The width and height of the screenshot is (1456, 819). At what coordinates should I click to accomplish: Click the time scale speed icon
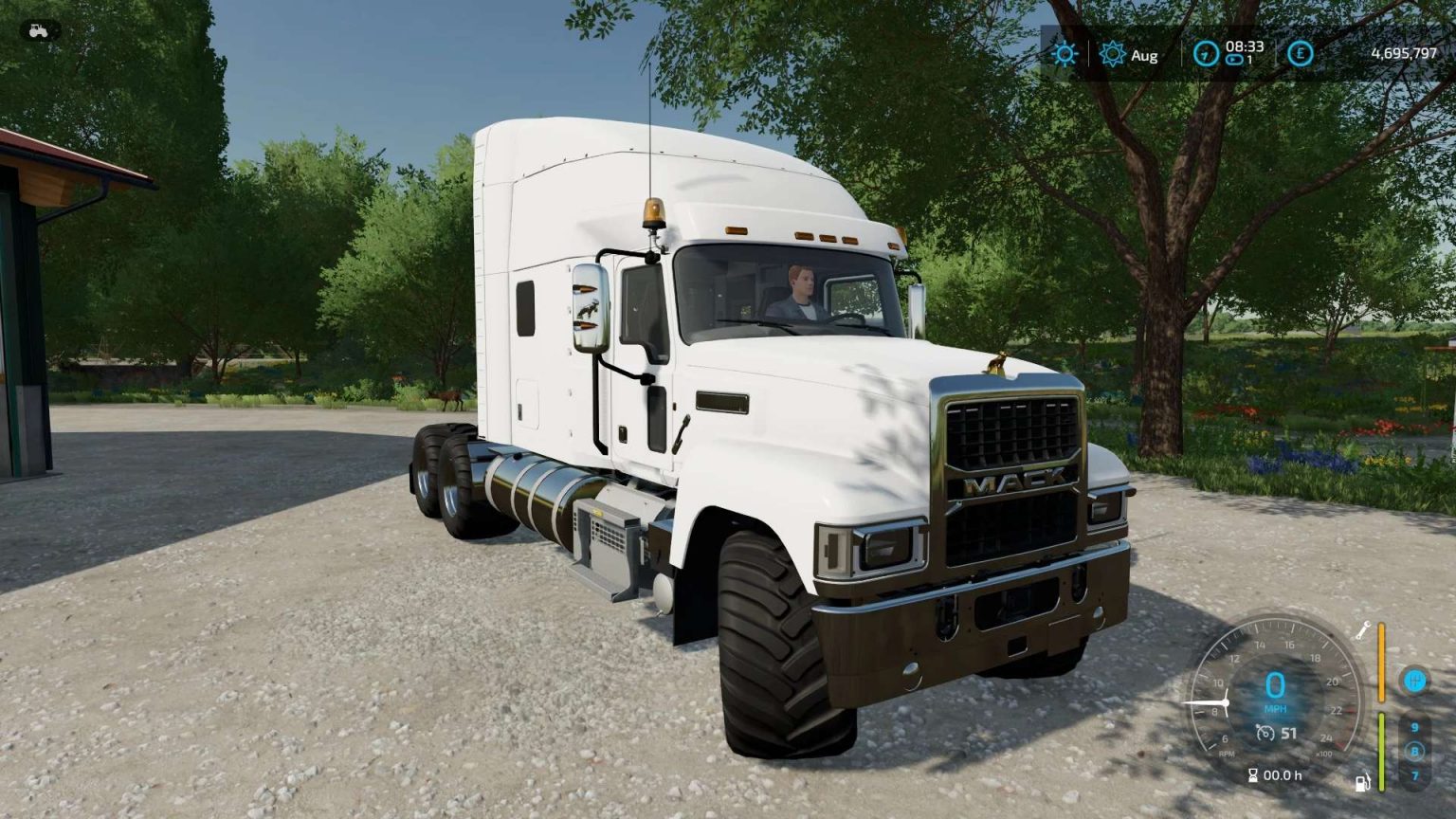point(1206,53)
